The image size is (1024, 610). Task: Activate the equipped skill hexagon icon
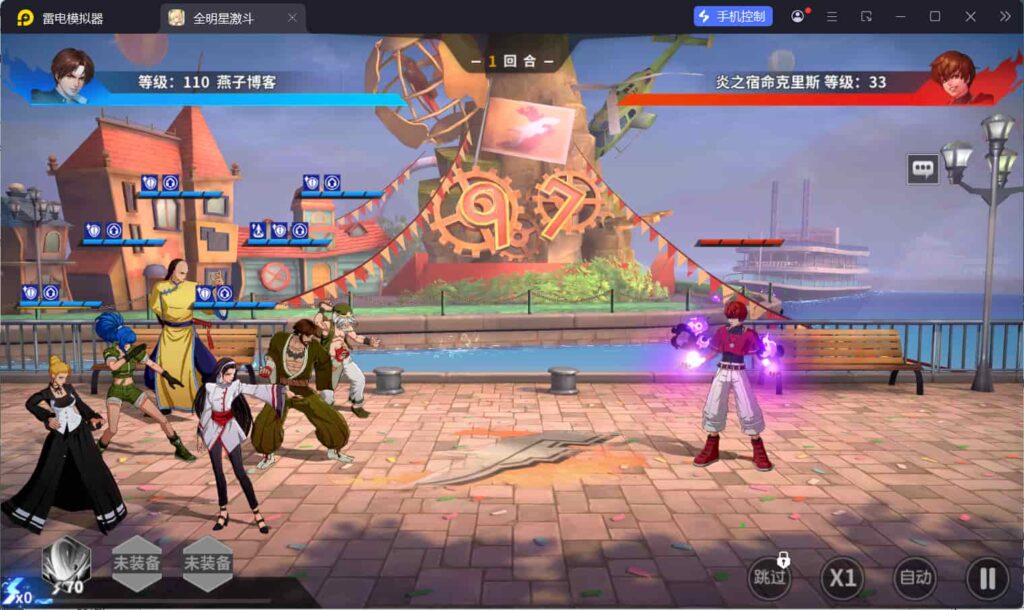(67, 562)
